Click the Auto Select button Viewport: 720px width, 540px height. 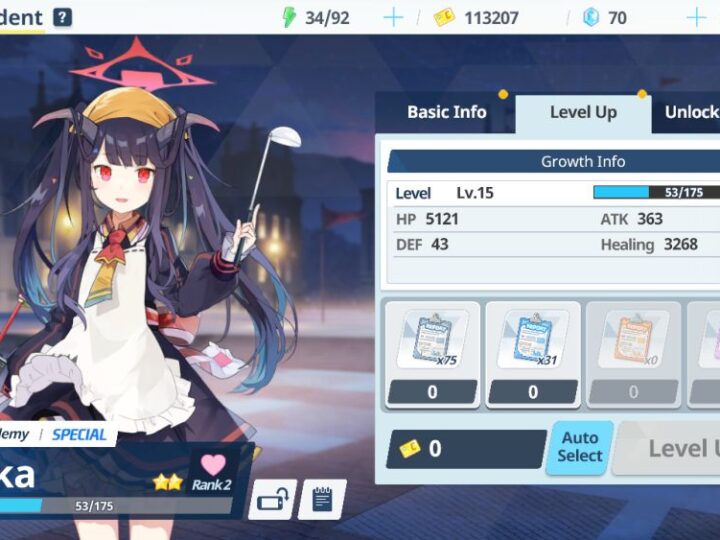click(x=580, y=447)
